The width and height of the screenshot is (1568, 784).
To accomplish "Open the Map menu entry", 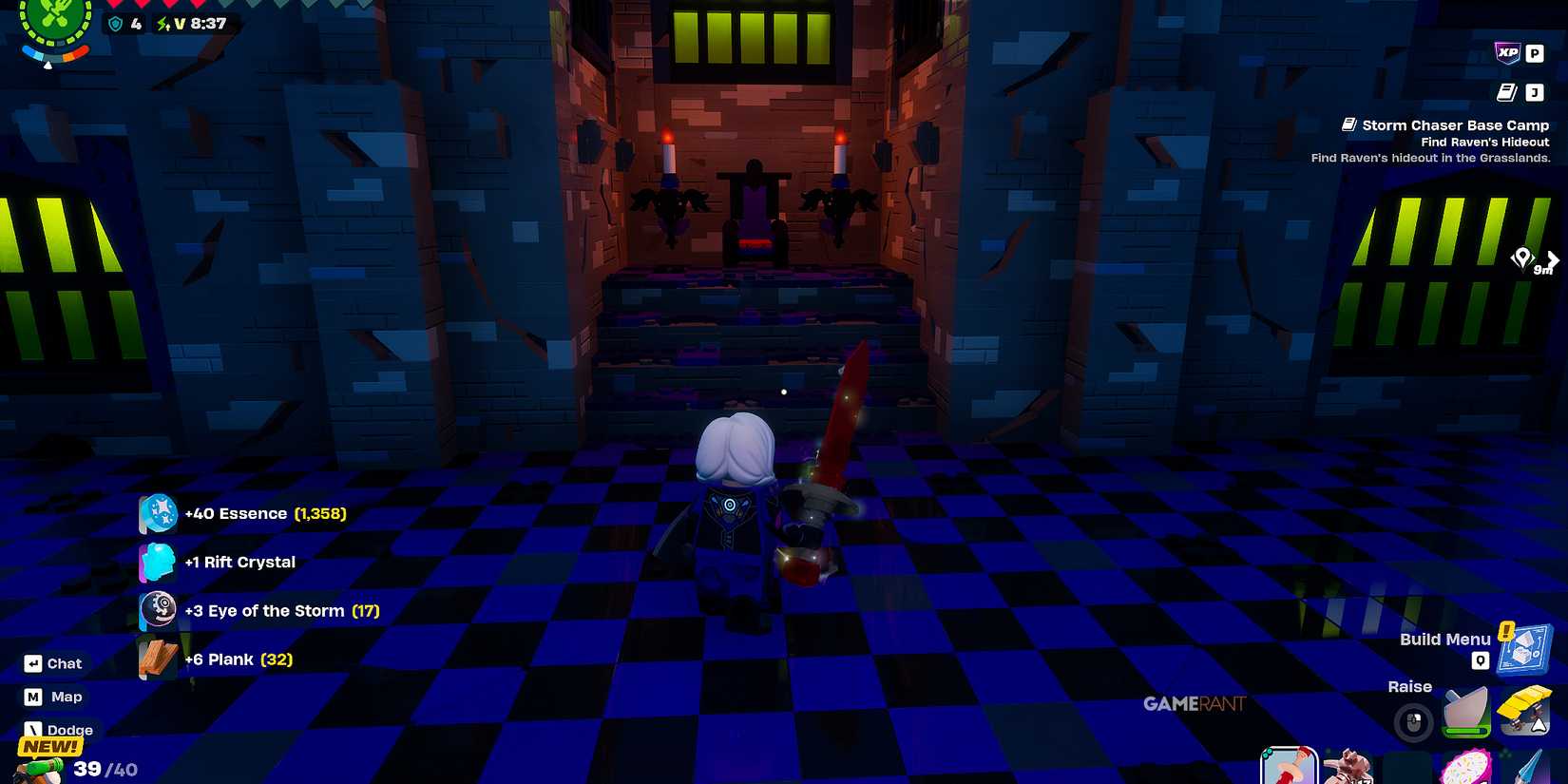I will click(x=54, y=697).
